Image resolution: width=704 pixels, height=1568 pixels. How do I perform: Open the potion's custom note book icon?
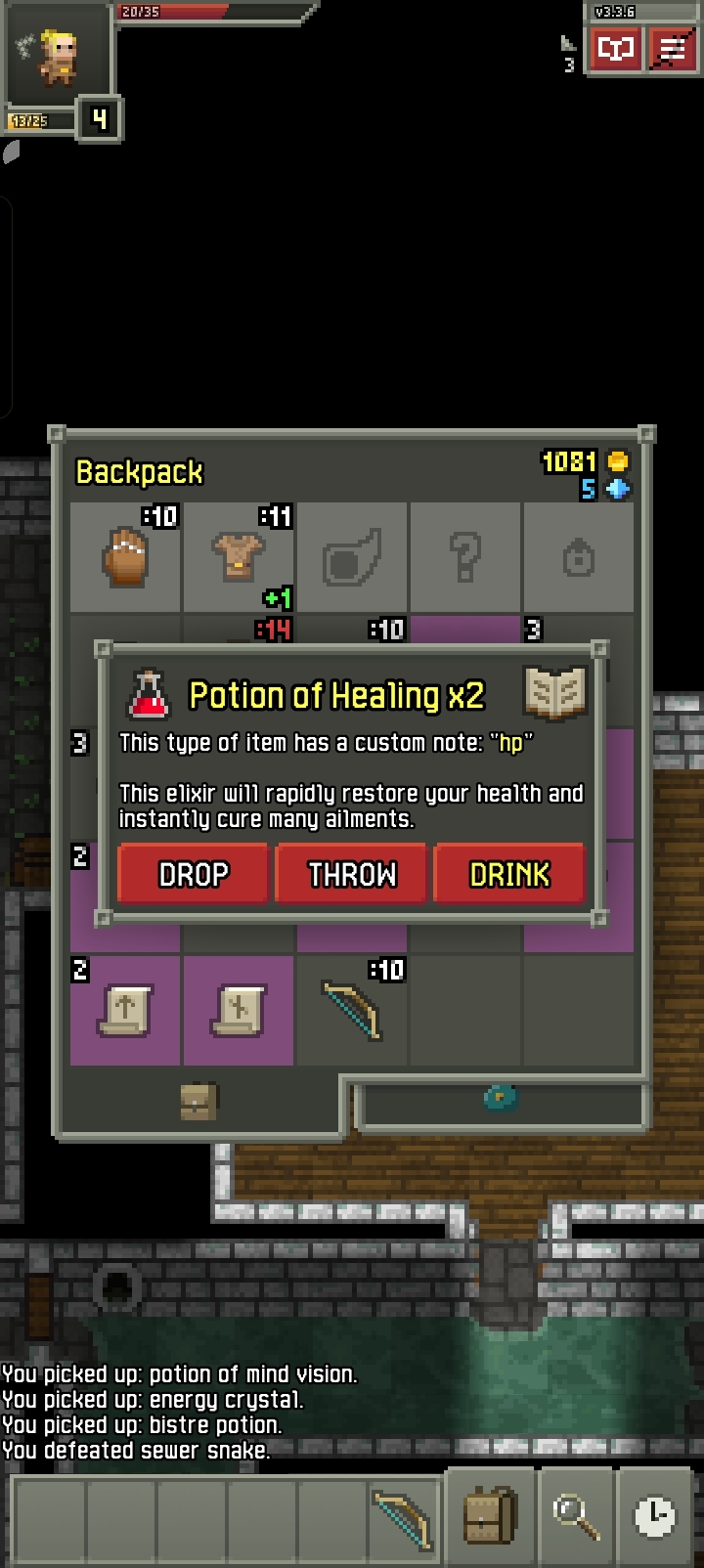coord(554,693)
